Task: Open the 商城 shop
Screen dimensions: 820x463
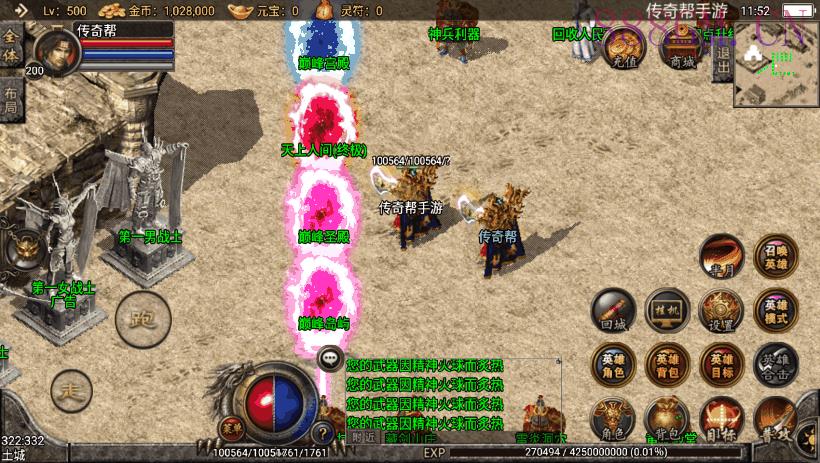Action: click(x=682, y=48)
